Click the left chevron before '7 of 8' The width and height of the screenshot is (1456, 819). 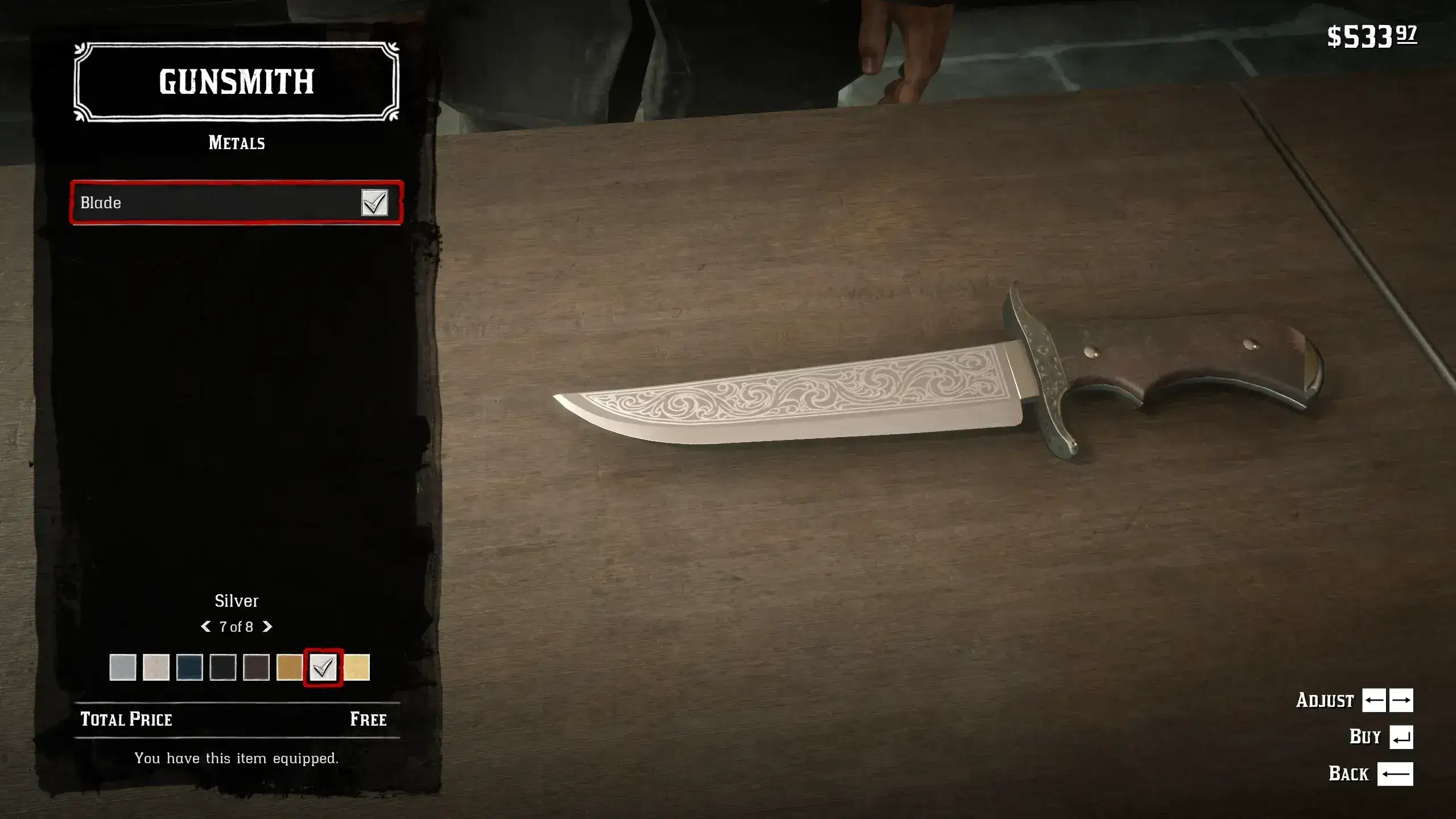[x=205, y=627]
